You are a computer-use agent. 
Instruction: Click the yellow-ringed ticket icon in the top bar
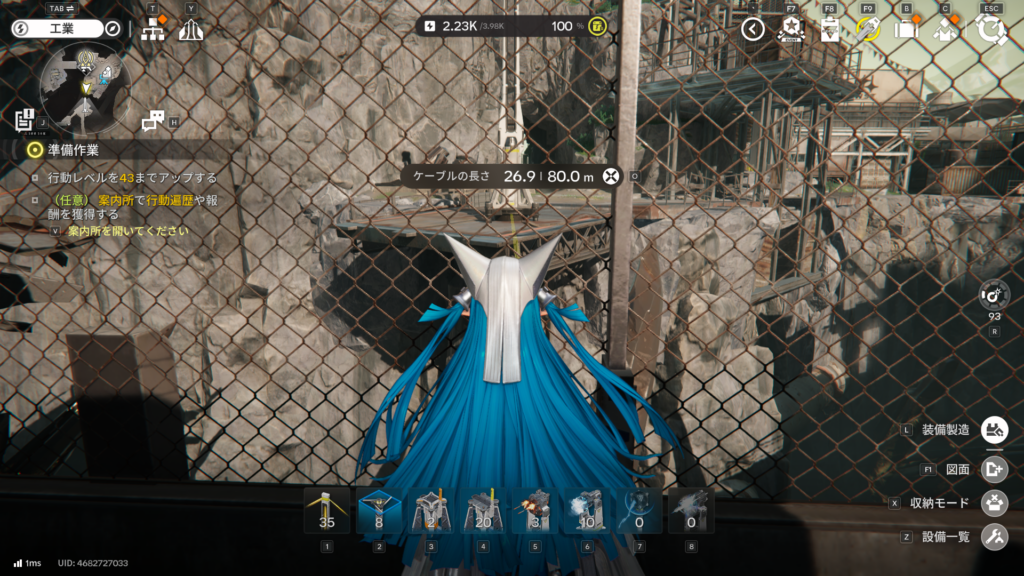pyautogui.click(x=867, y=29)
